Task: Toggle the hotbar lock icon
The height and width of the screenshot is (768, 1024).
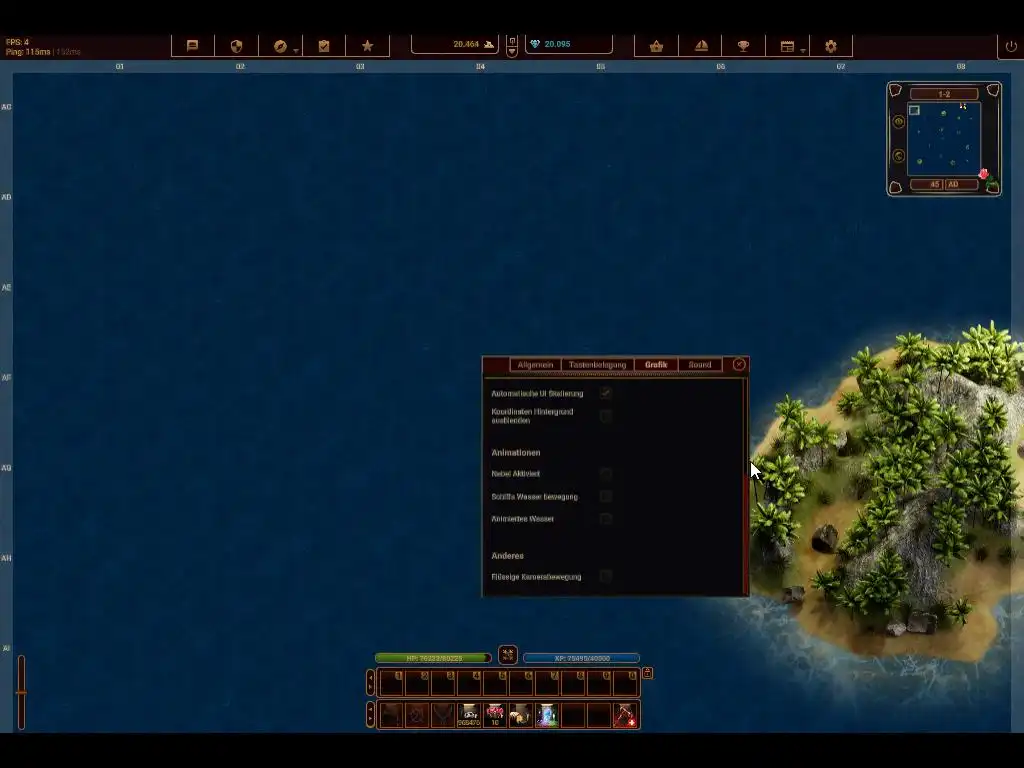Action: (x=647, y=673)
